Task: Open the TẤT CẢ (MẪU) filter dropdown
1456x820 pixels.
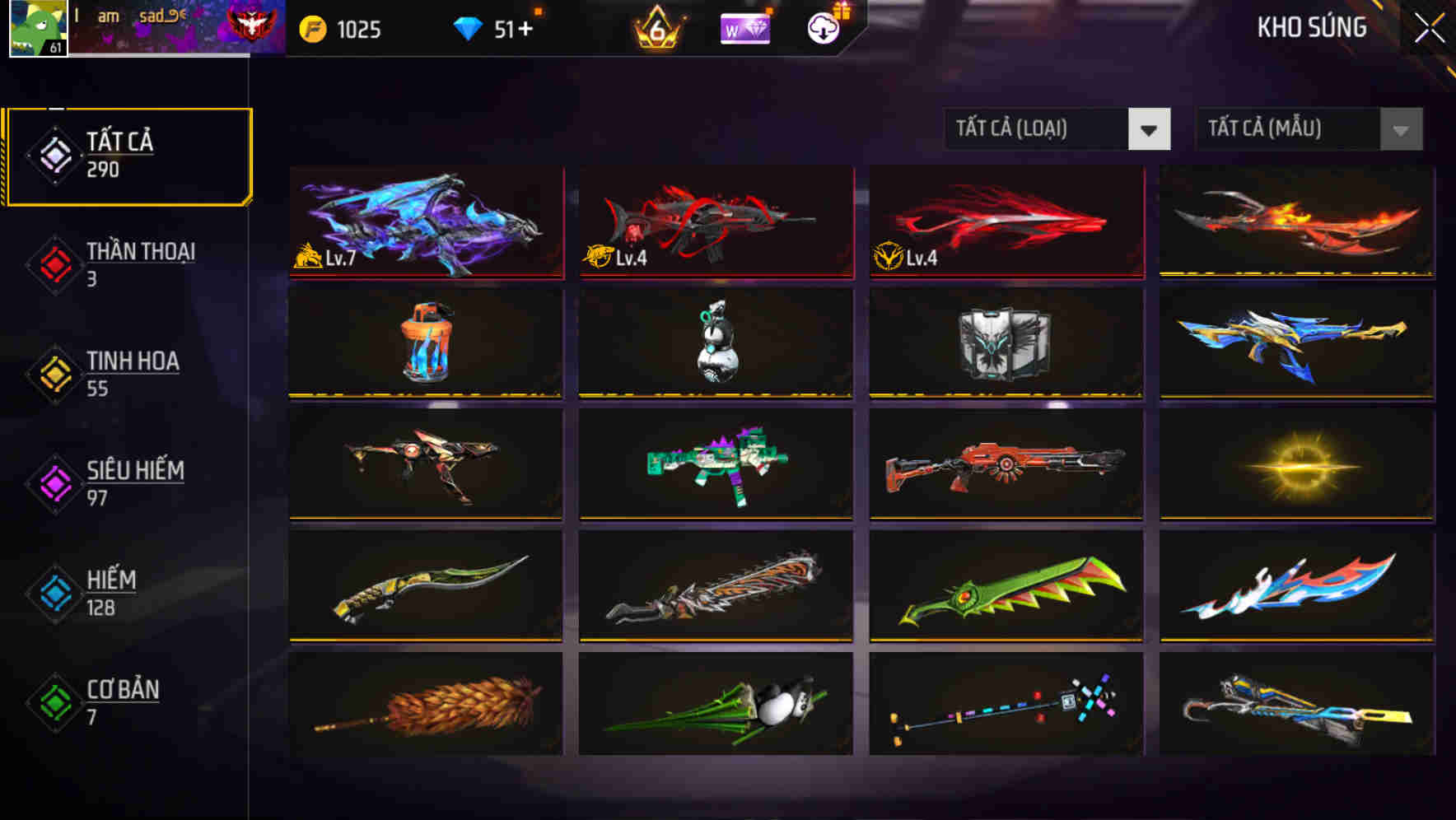Action: click(x=1289, y=129)
